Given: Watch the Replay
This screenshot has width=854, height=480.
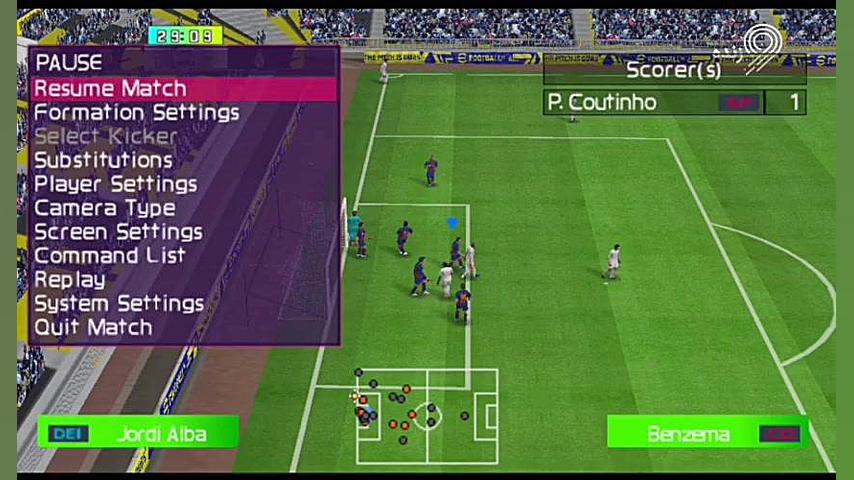Looking at the screenshot, I should click(69, 280).
